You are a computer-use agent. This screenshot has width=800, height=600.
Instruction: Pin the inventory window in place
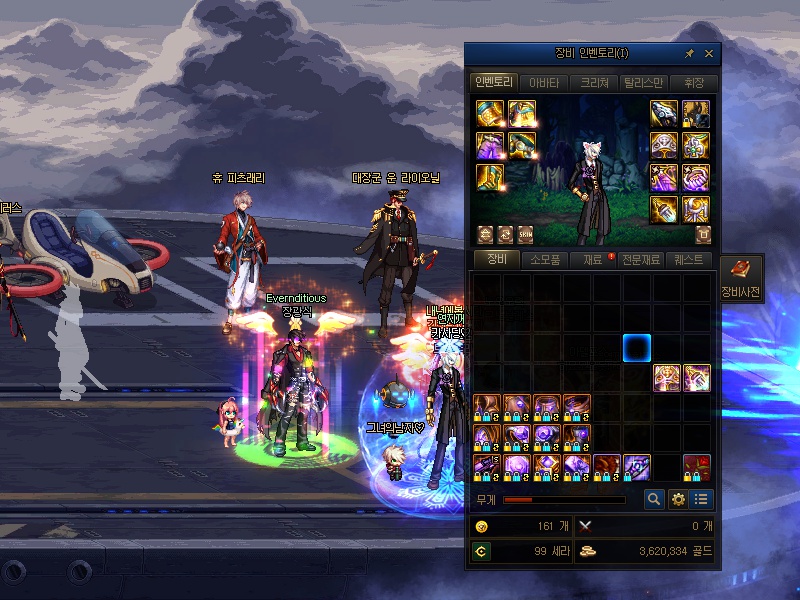pos(689,54)
